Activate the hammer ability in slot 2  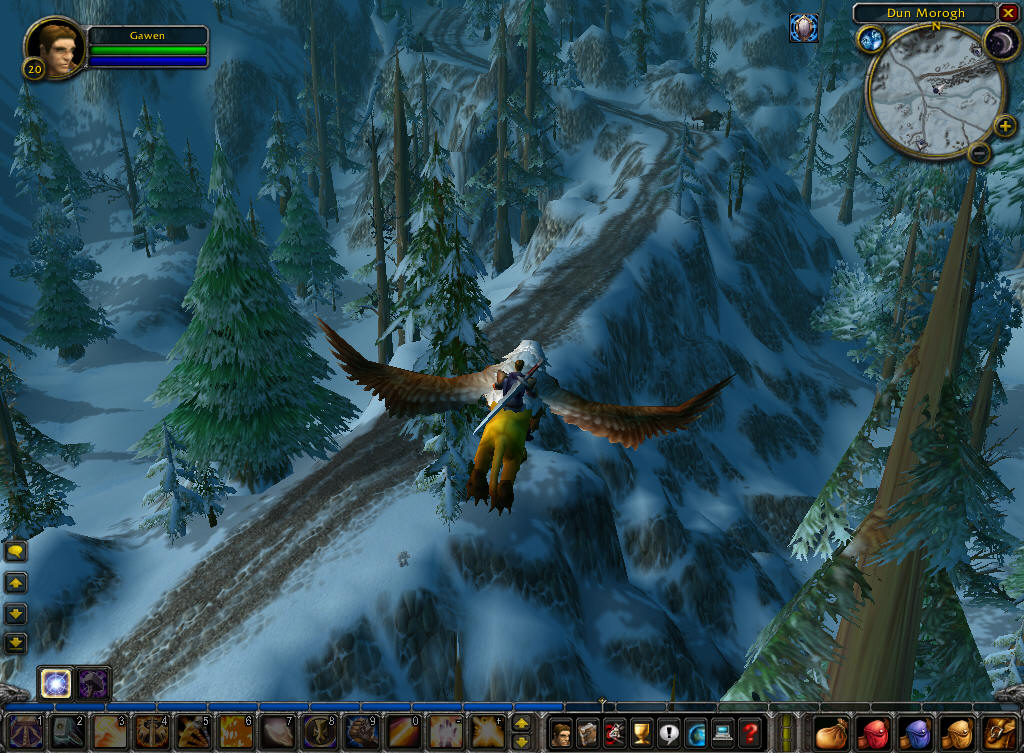(68, 732)
